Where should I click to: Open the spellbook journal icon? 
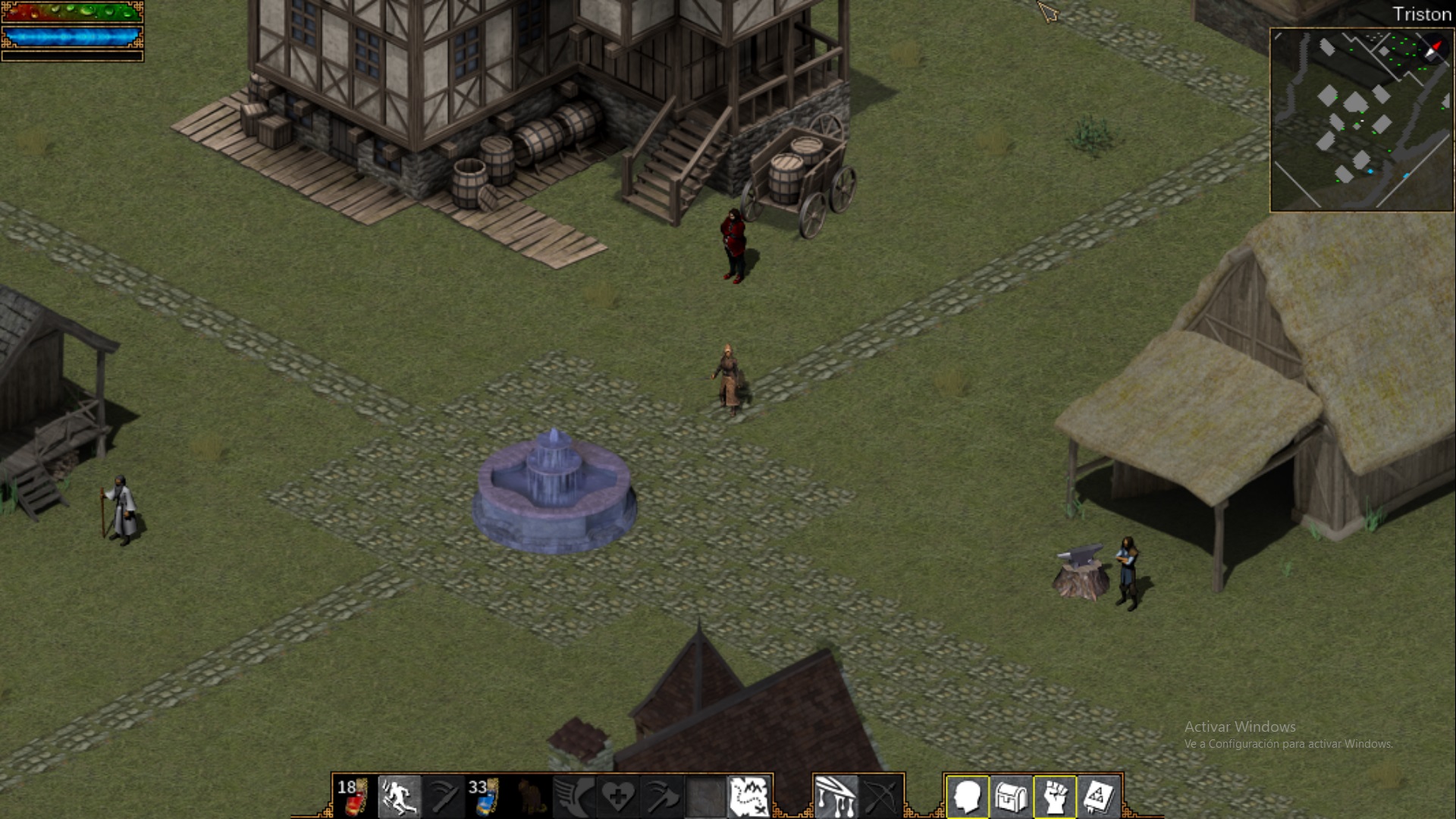[1099, 796]
